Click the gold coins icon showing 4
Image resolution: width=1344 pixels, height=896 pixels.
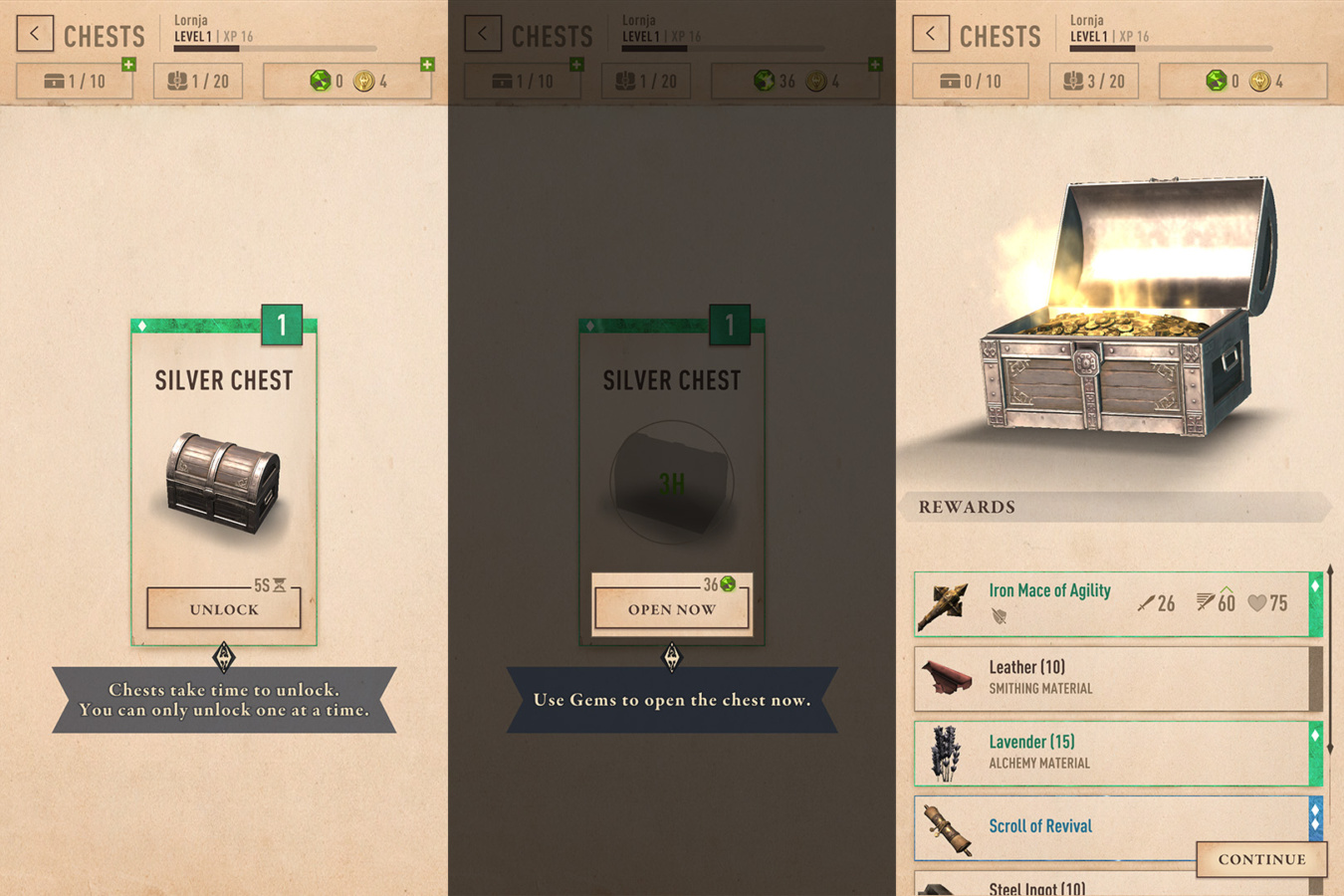point(365,81)
